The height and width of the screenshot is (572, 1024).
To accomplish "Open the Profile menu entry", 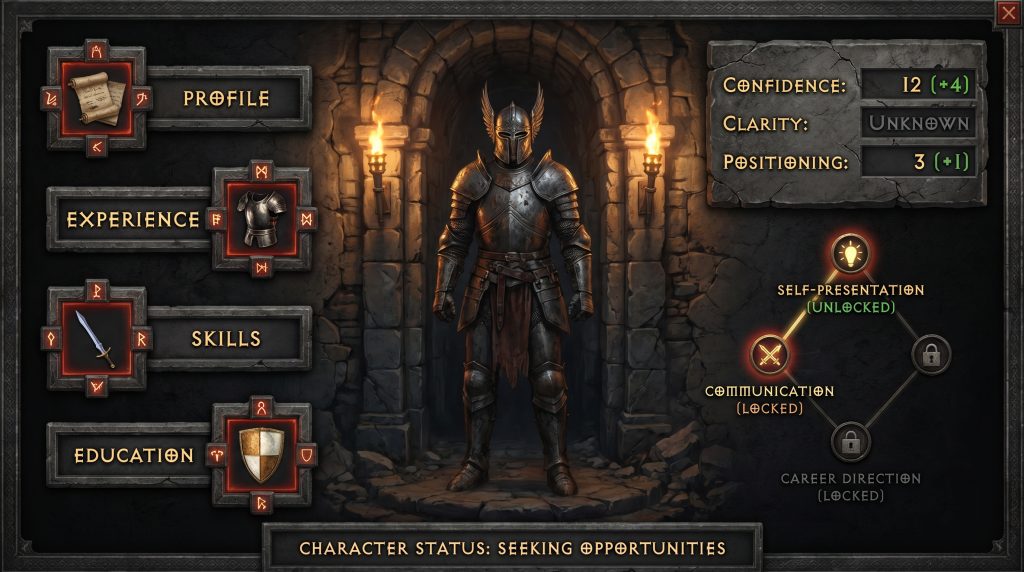I will (226, 98).
